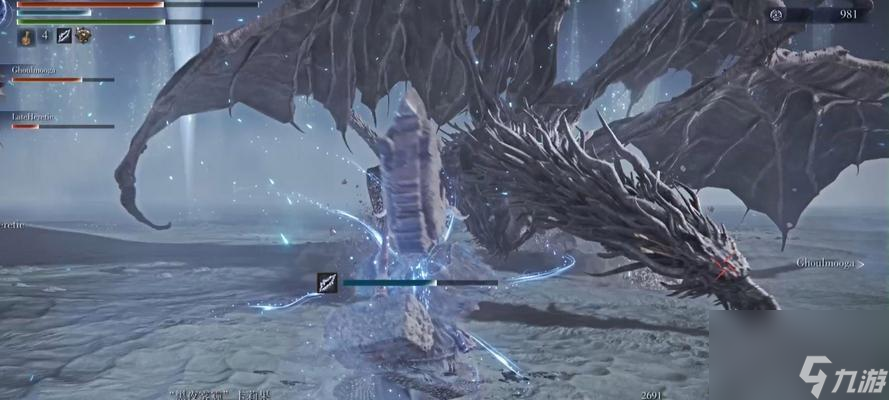The height and width of the screenshot is (400, 889).
Task: Trigger the ornate golden emblem ultimate icon
Action: click(x=84, y=37)
